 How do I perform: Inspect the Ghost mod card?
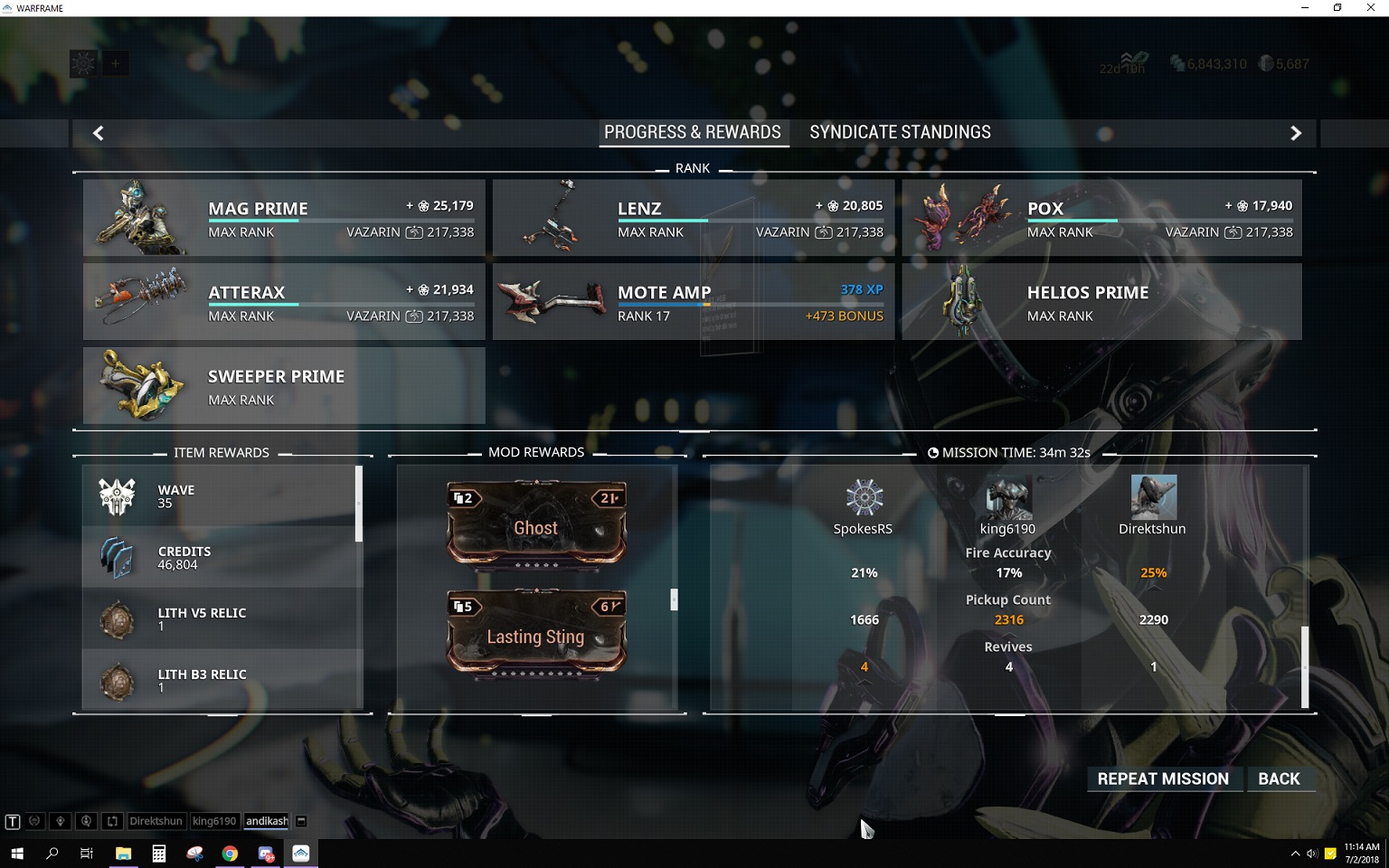(x=536, y=524)
